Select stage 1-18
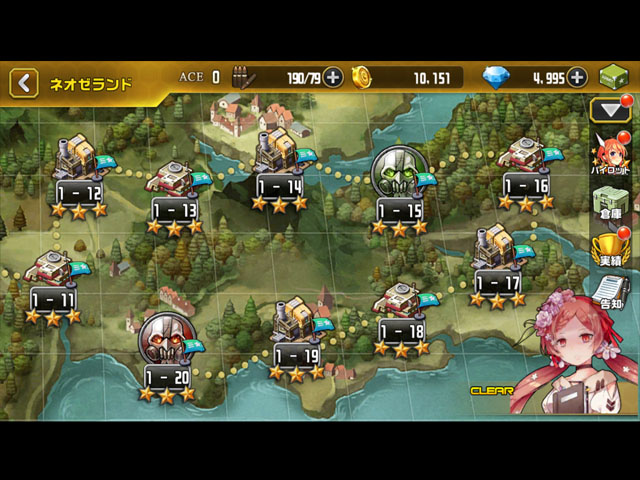The image size is (640, 480). tap(402, 315)
